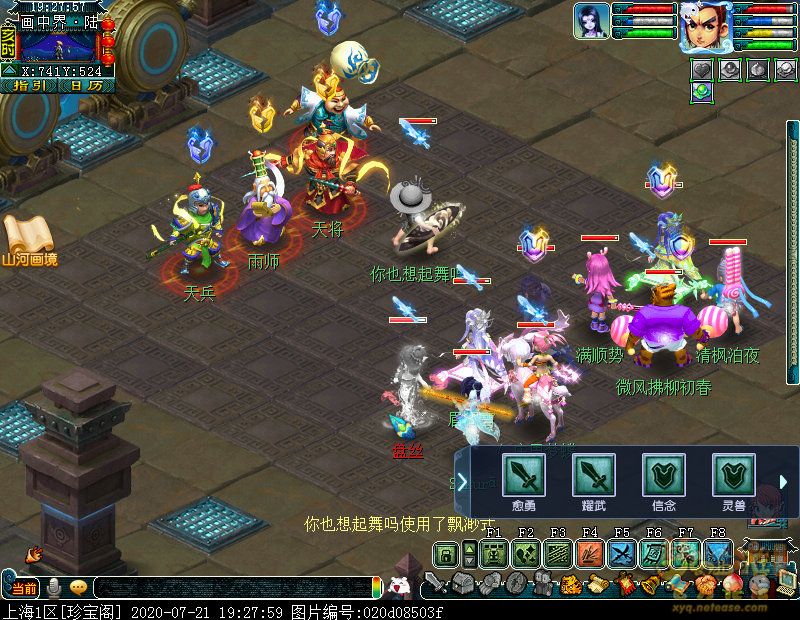Use the F1 hotbar skill
The image size is (800, 620).
pos(494,554)
